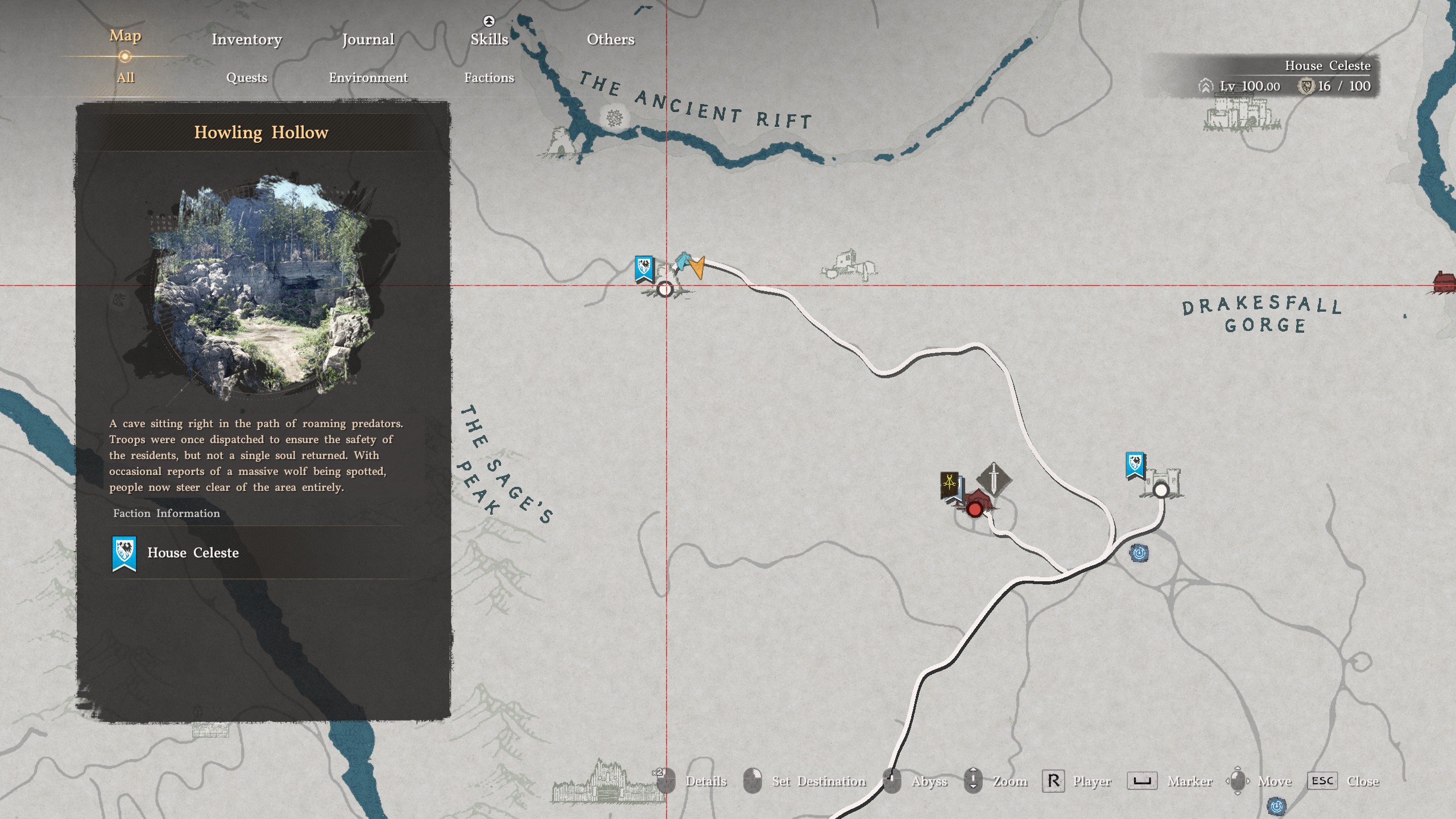Viewport: 1456px width, 819px height.
Task: Click the snowflake icon near Ancient Rift
Action: pyautogui.click(x=614, y=118)
